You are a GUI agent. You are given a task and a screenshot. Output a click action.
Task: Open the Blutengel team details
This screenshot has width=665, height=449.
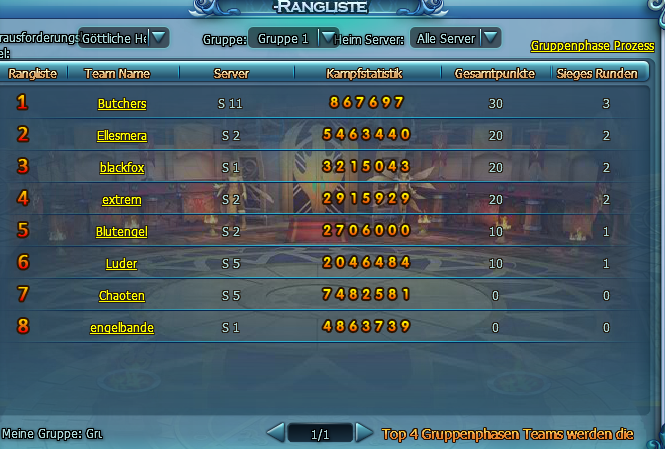122,232
